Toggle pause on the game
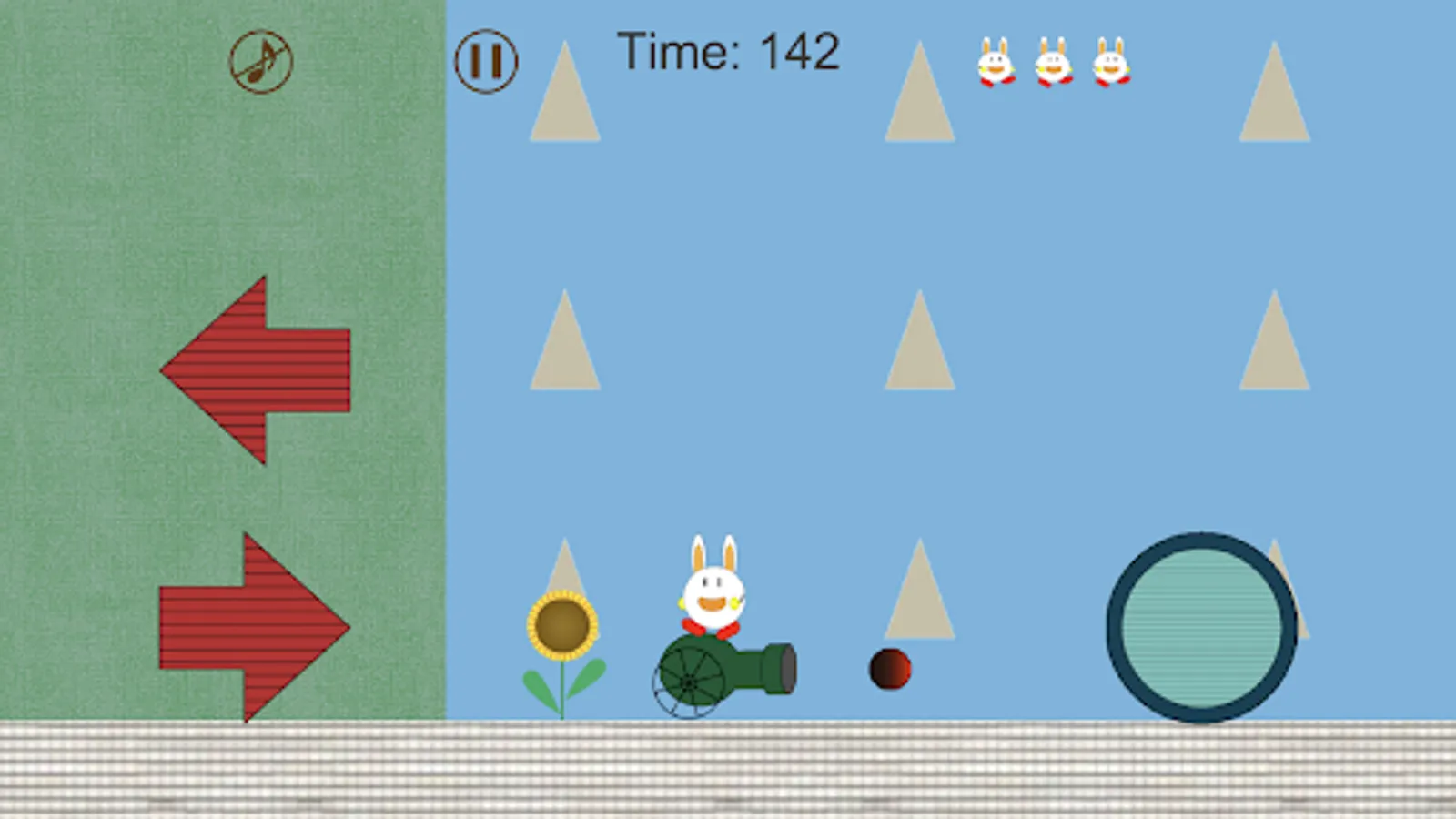The width and height of the screenshot is (1456, 819). click(x=487, y=61)
